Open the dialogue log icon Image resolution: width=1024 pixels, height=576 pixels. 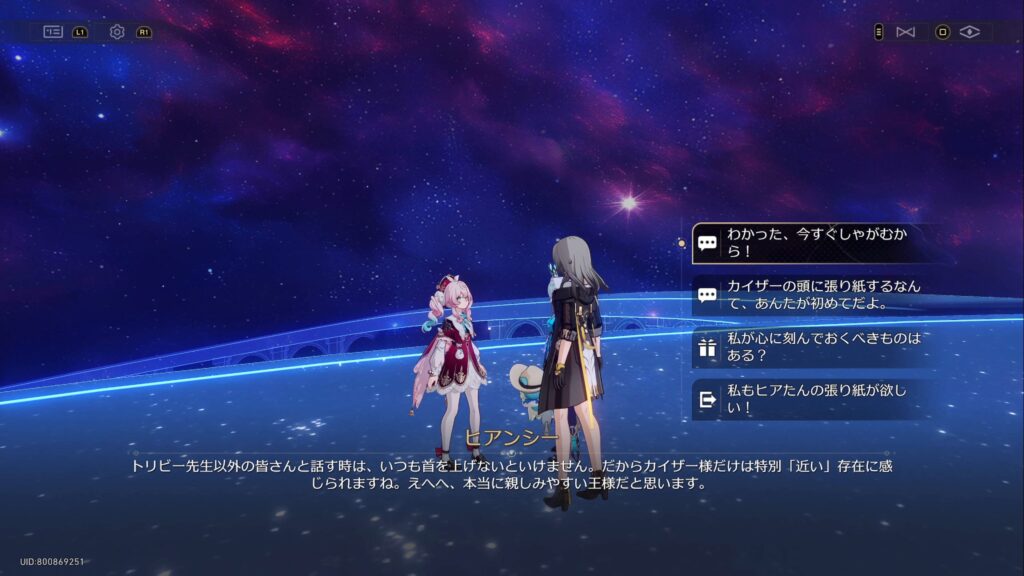(53, 32)
